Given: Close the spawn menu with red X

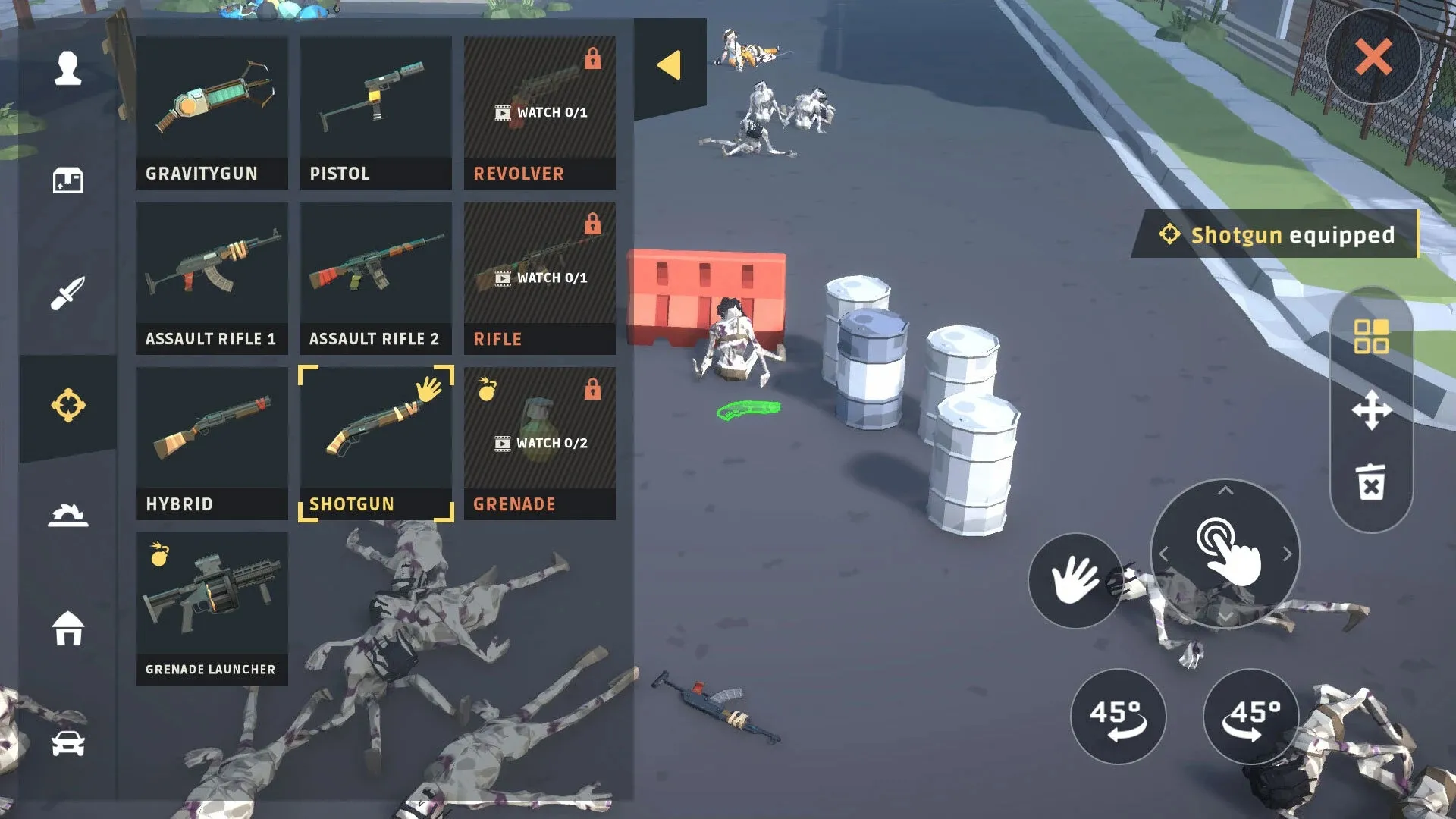Looking at the screenshot, I should point(1373,57).
